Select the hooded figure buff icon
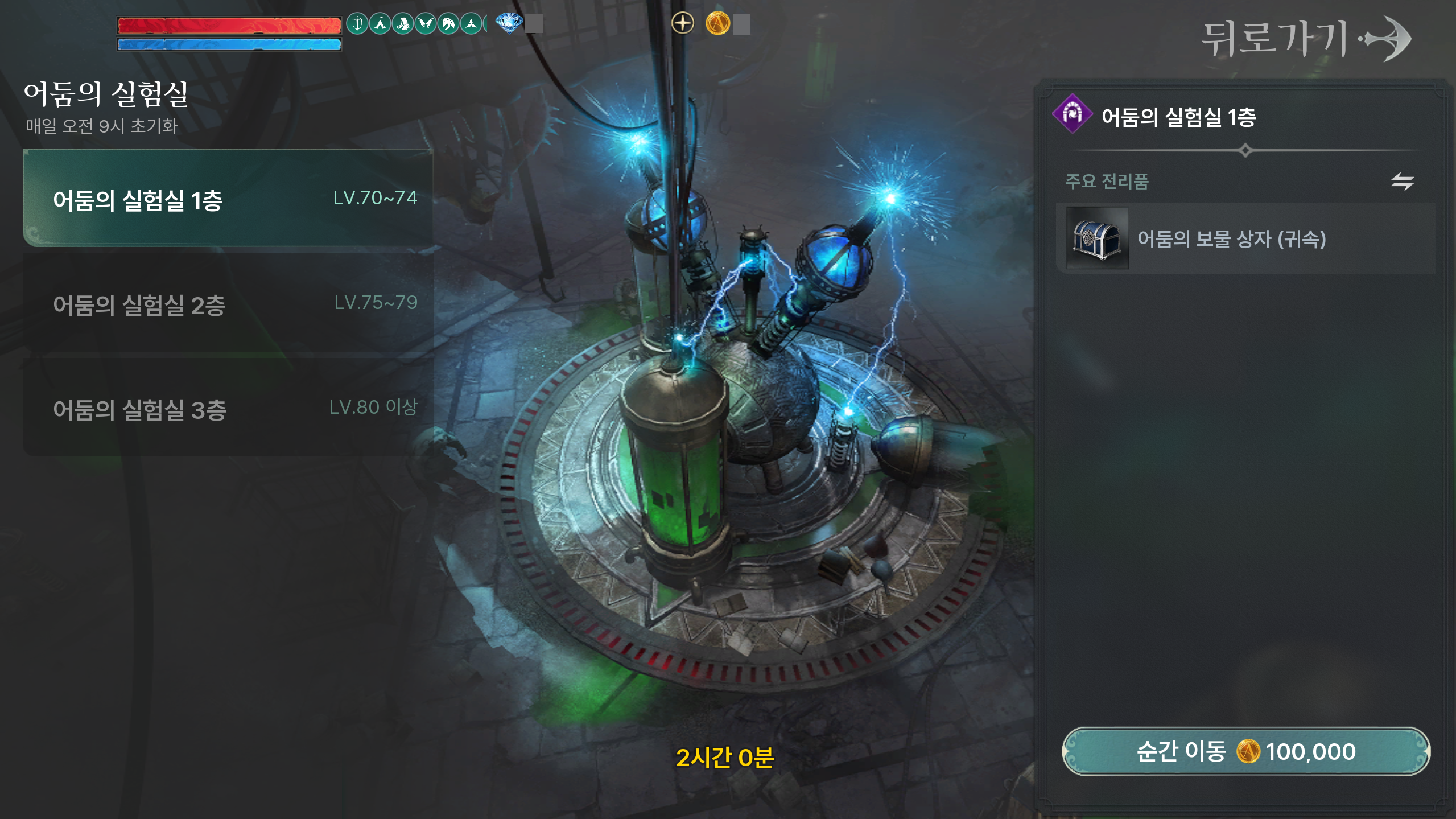This screenshot has height=819, width=1456. tap(403, 24)
